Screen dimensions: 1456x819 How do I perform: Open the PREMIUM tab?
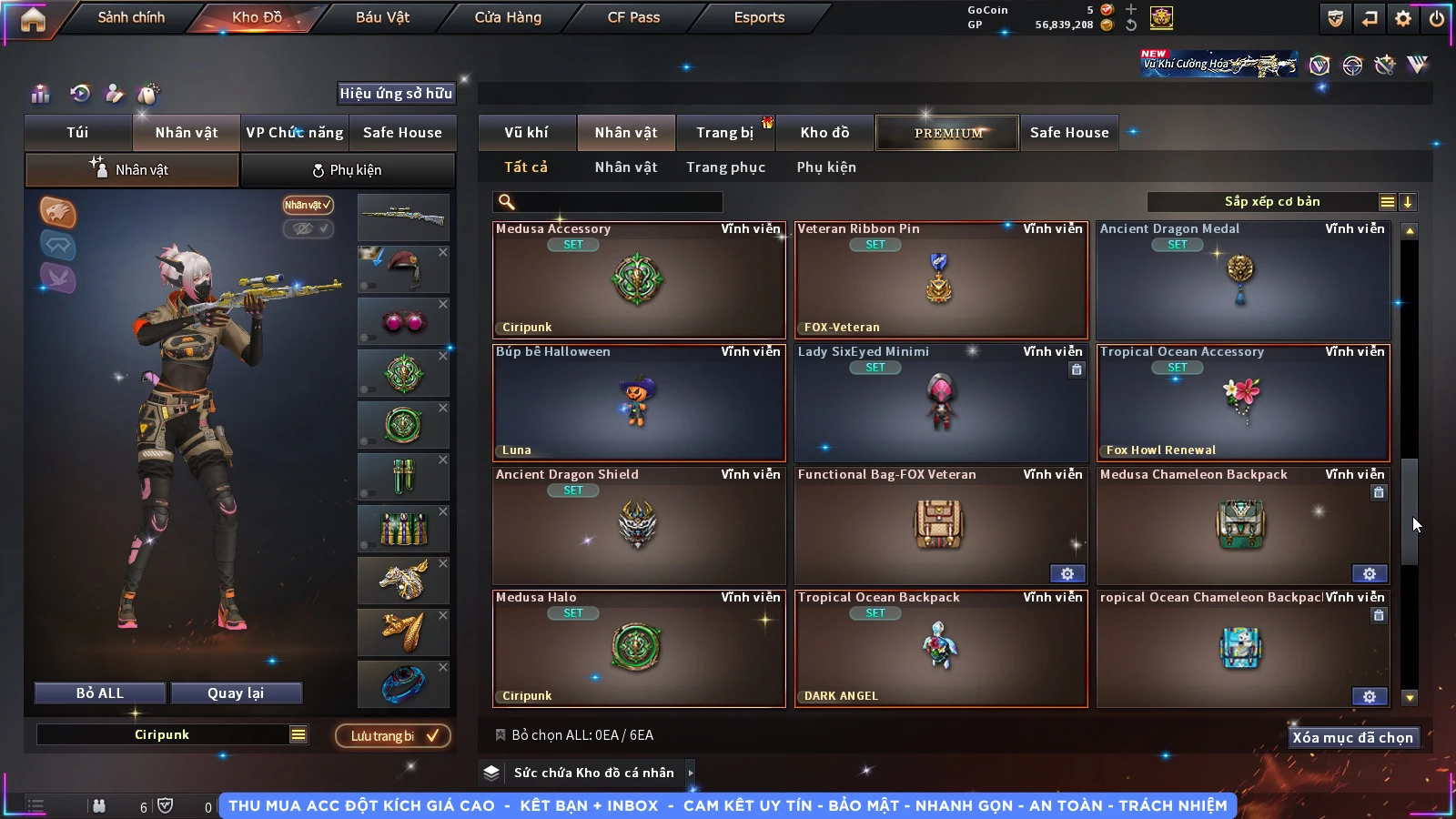(947, 133)
